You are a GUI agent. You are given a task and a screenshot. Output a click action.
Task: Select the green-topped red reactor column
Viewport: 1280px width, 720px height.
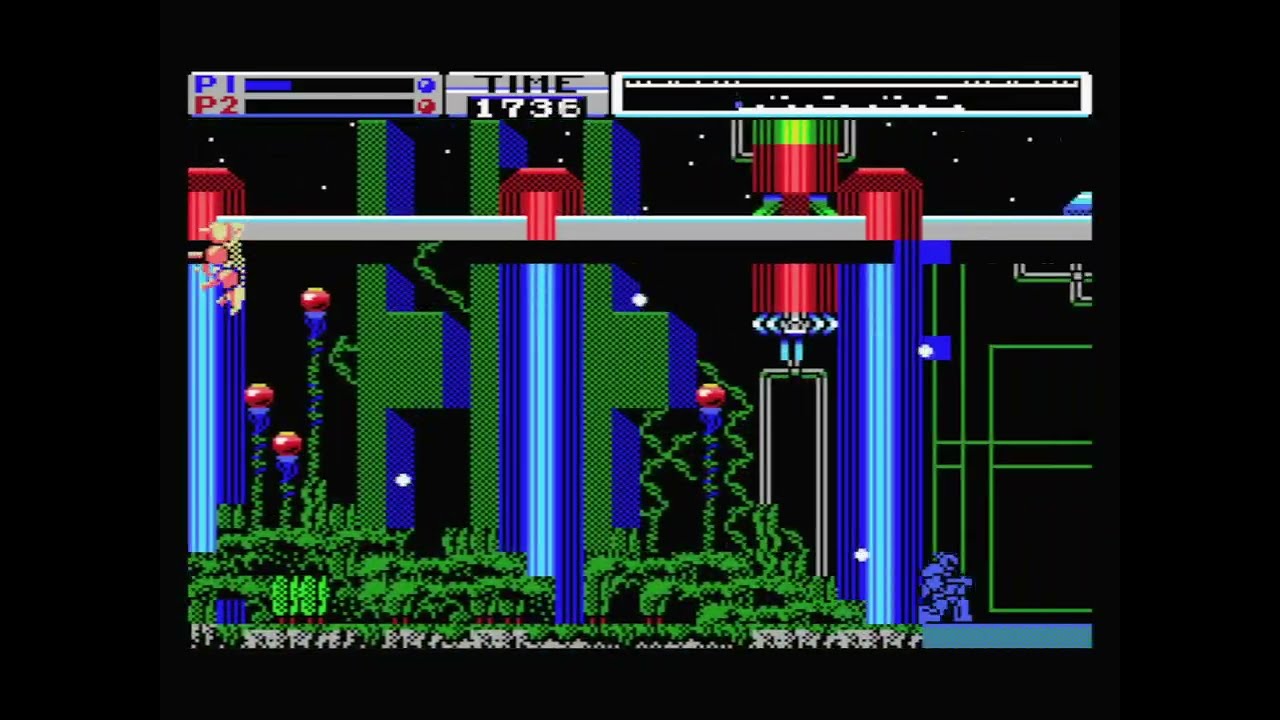(x=793, y=160)
